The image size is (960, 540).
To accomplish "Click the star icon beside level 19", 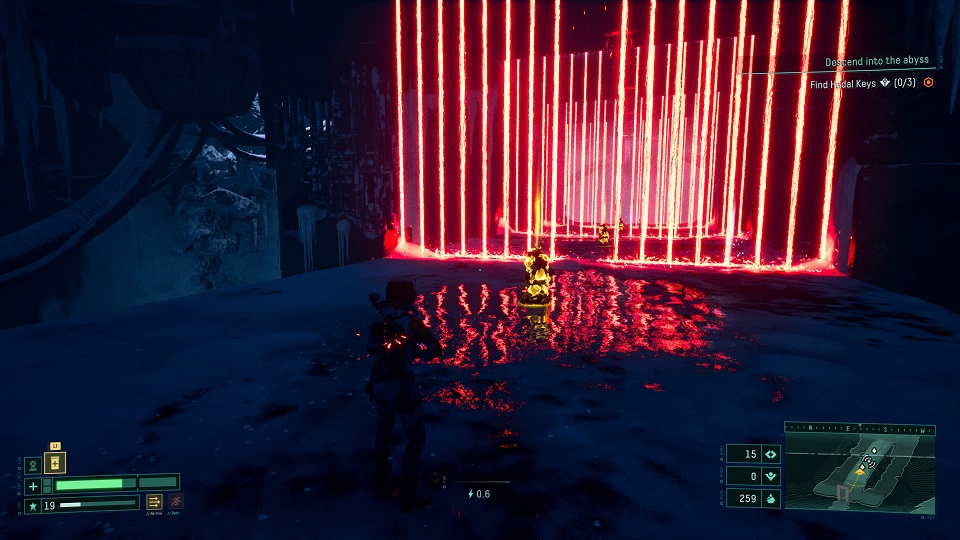I will (x=33, y=506).
